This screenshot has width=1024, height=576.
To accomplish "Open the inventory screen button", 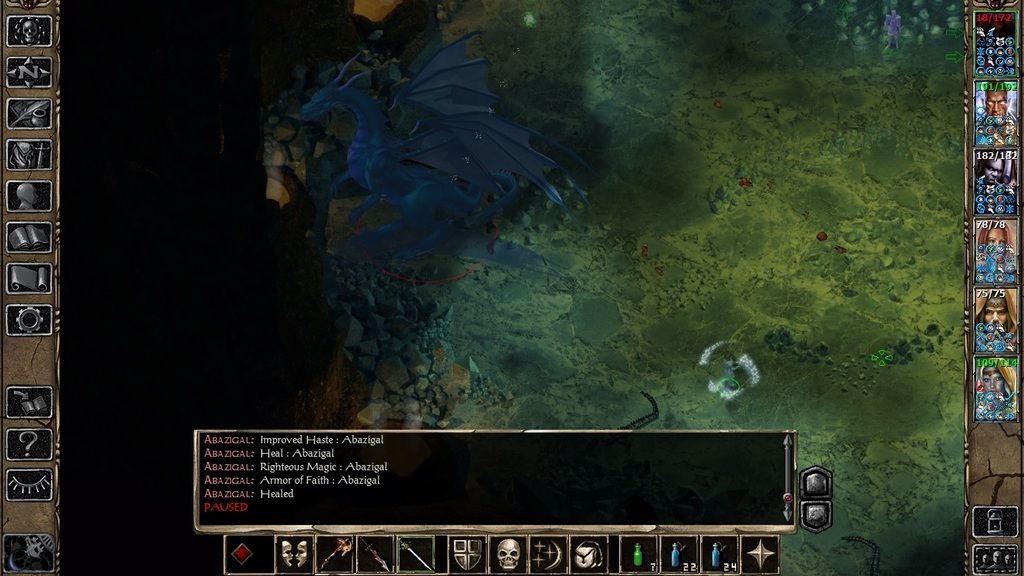I will tap(29, 155).
